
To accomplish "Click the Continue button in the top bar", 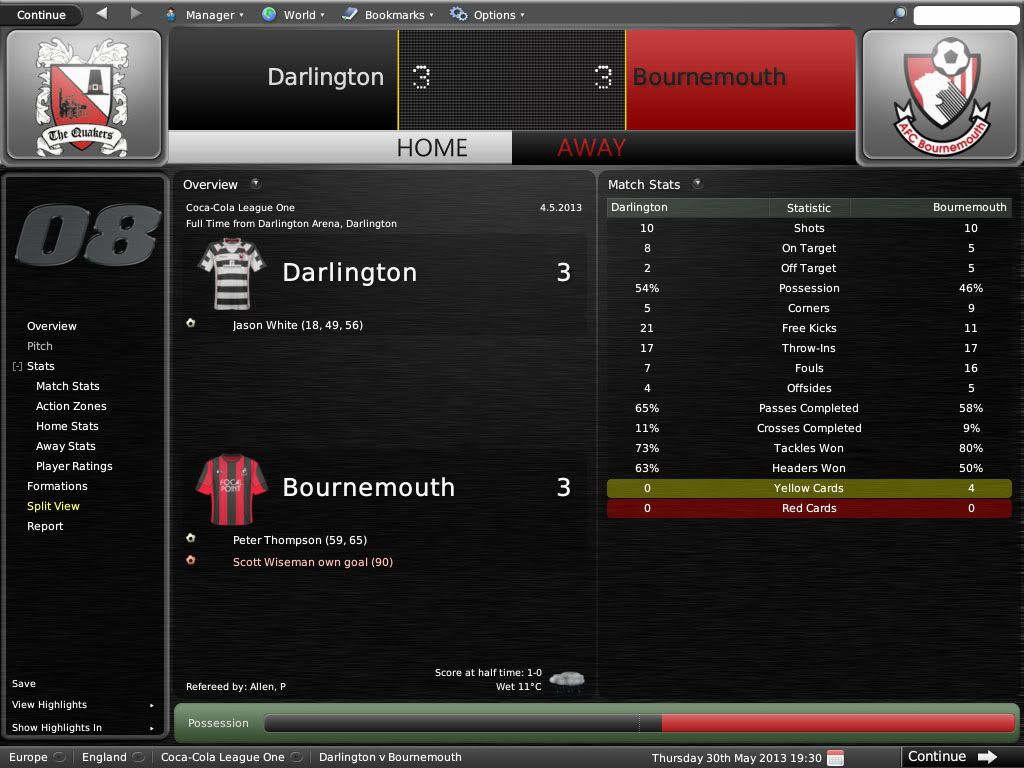I will click(x=41, y=15).
